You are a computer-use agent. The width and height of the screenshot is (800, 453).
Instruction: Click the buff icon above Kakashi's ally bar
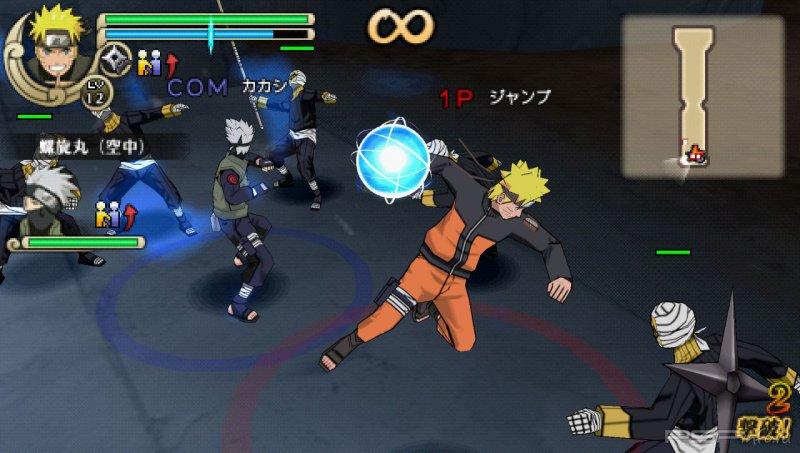tap(113, 214)
